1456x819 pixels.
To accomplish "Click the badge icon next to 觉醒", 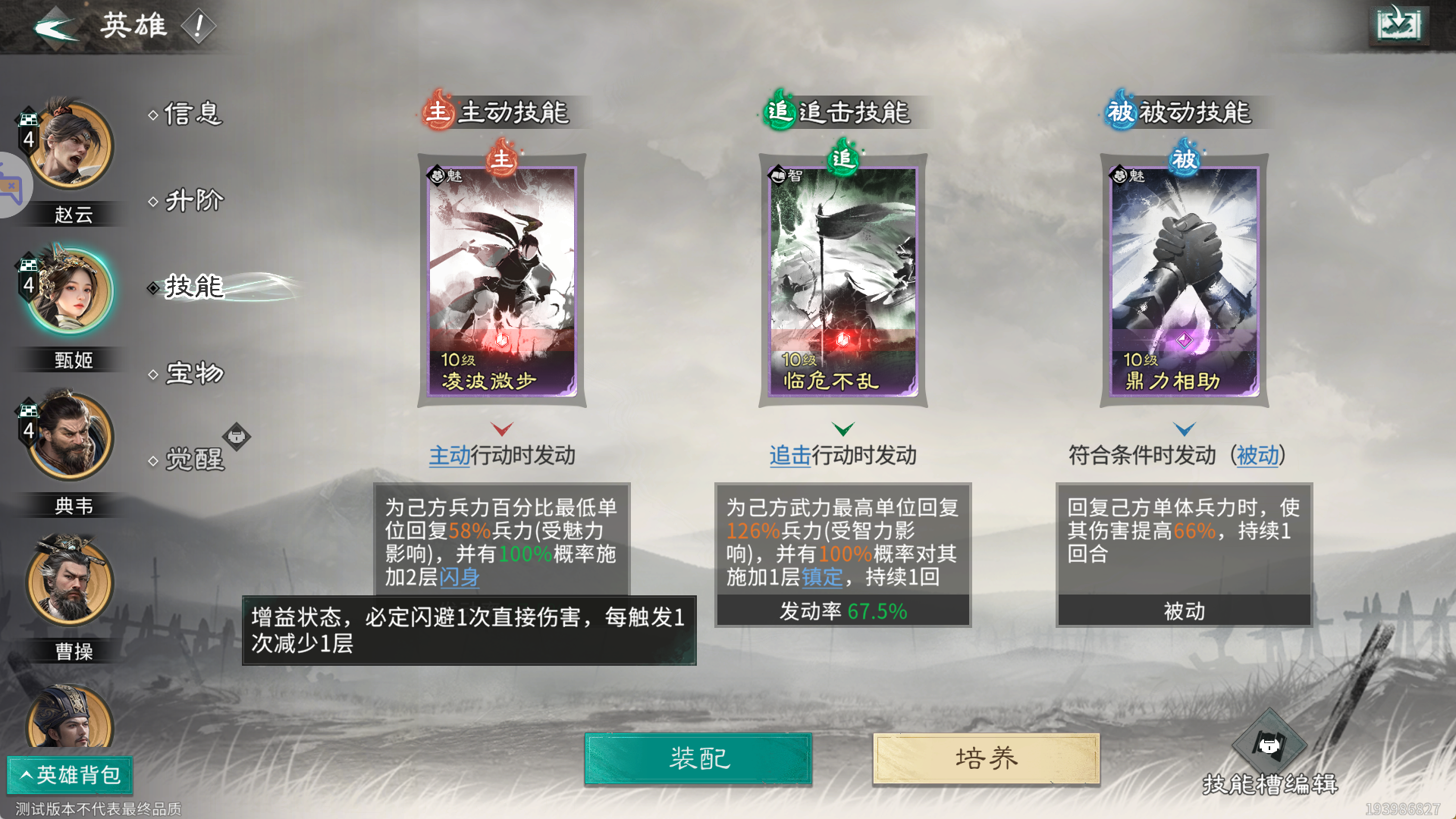I will (237, 438).
